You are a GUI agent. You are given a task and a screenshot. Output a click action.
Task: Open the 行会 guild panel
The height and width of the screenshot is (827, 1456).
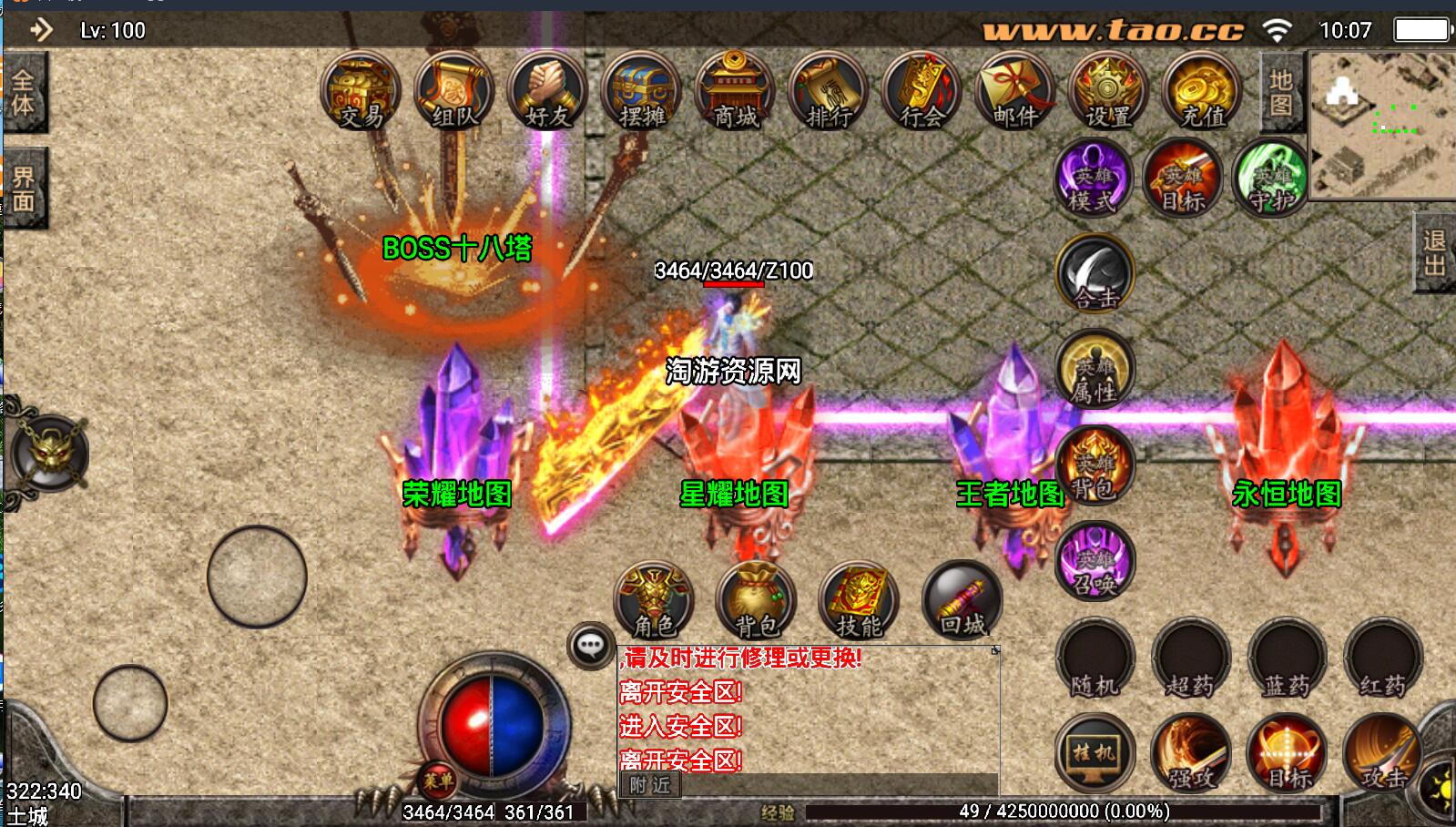[921, 92]
